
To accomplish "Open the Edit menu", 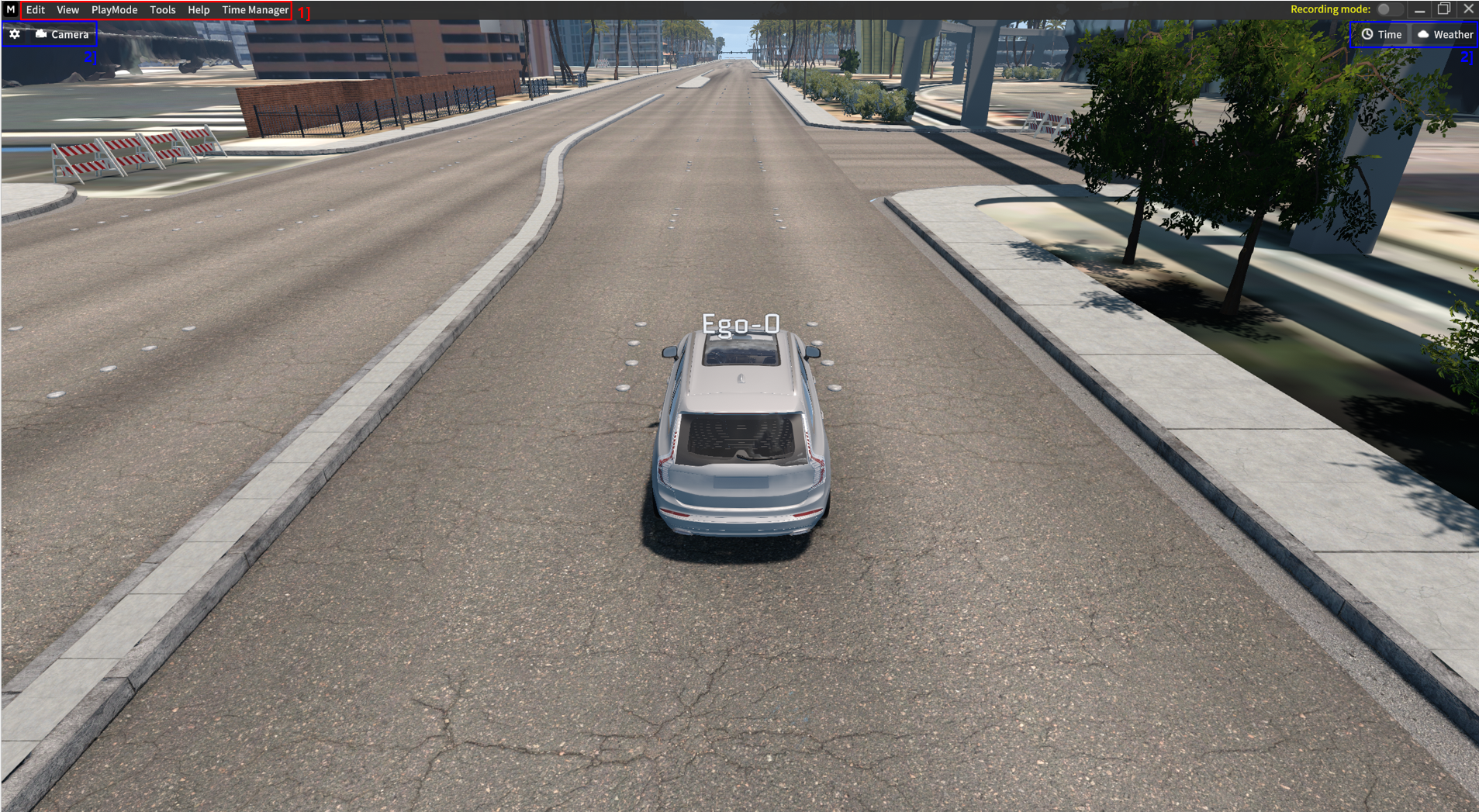I will (35, 9).
